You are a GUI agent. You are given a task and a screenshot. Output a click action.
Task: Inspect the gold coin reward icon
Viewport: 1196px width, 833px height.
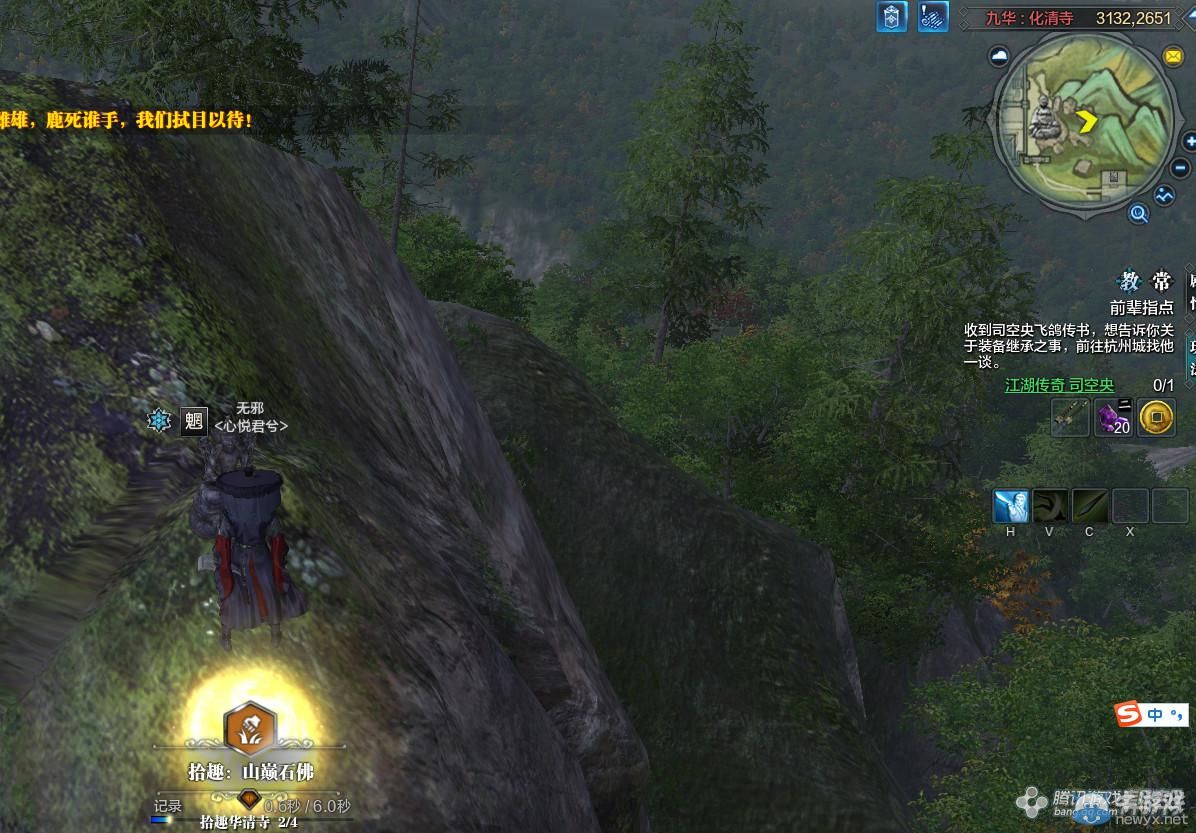click(1157, 417)
